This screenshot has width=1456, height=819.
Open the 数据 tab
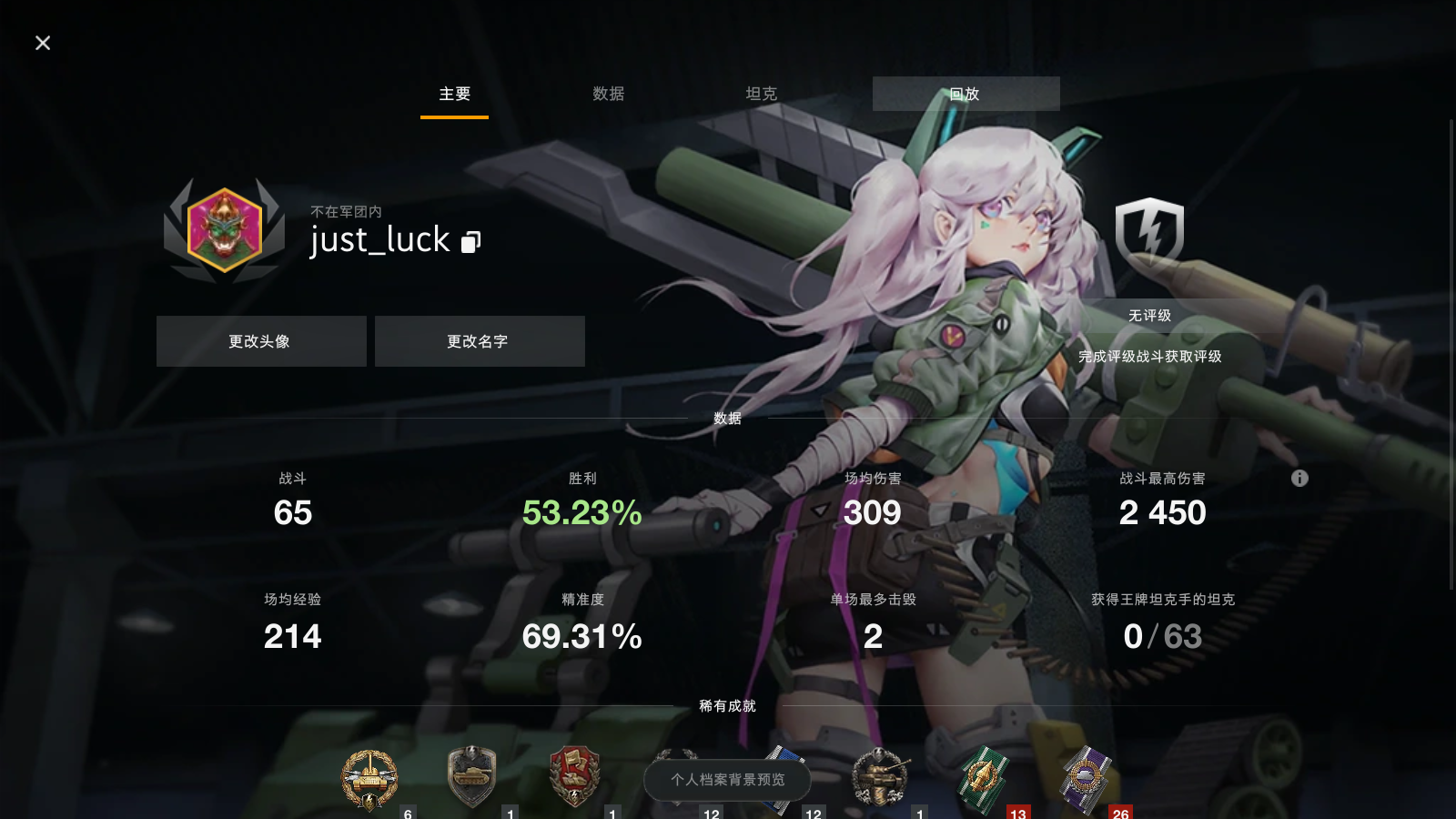pyautogui.click(x=608, y=94)
